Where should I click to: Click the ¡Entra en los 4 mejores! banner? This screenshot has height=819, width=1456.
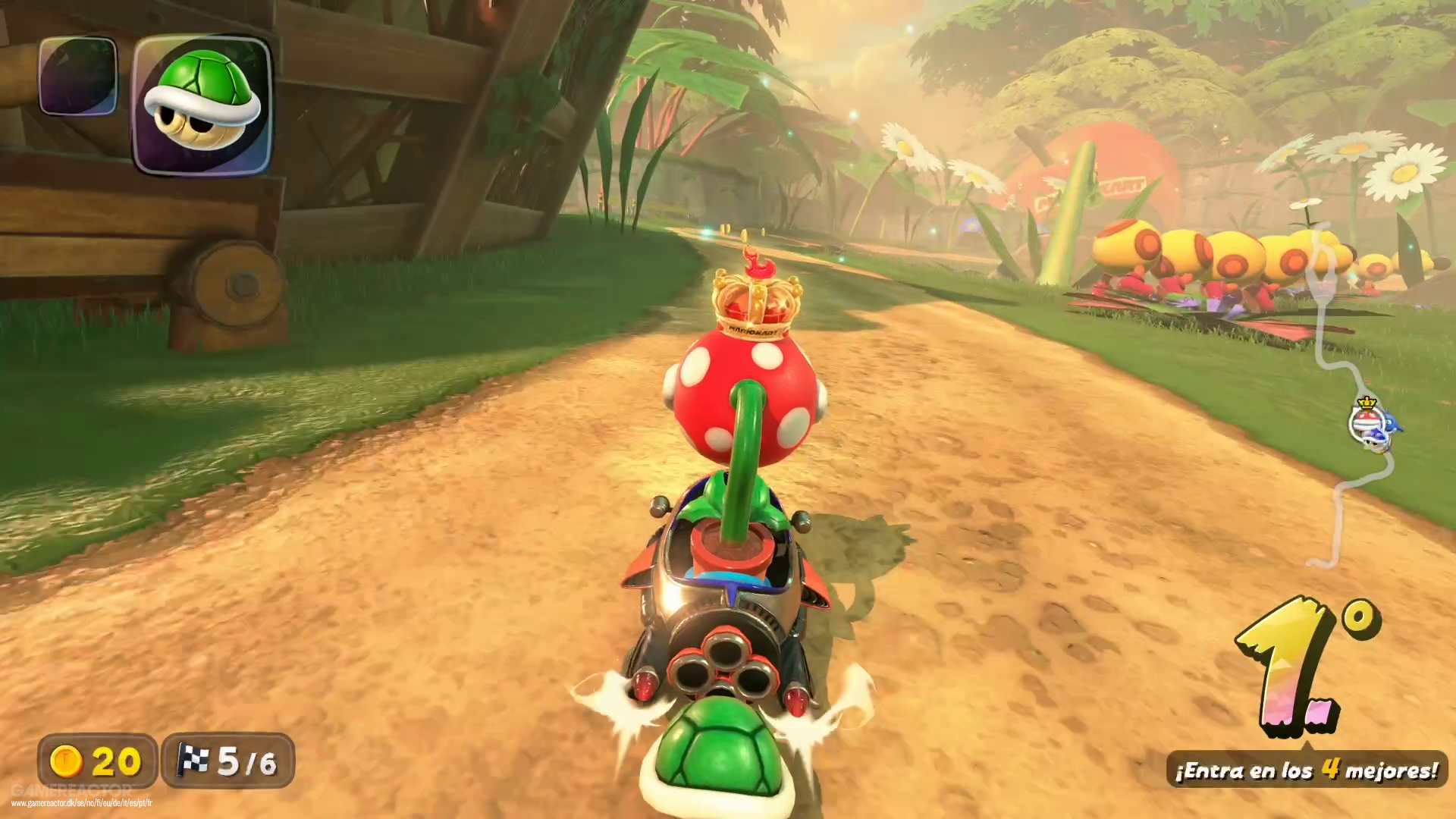click(x=1303, y=771)
